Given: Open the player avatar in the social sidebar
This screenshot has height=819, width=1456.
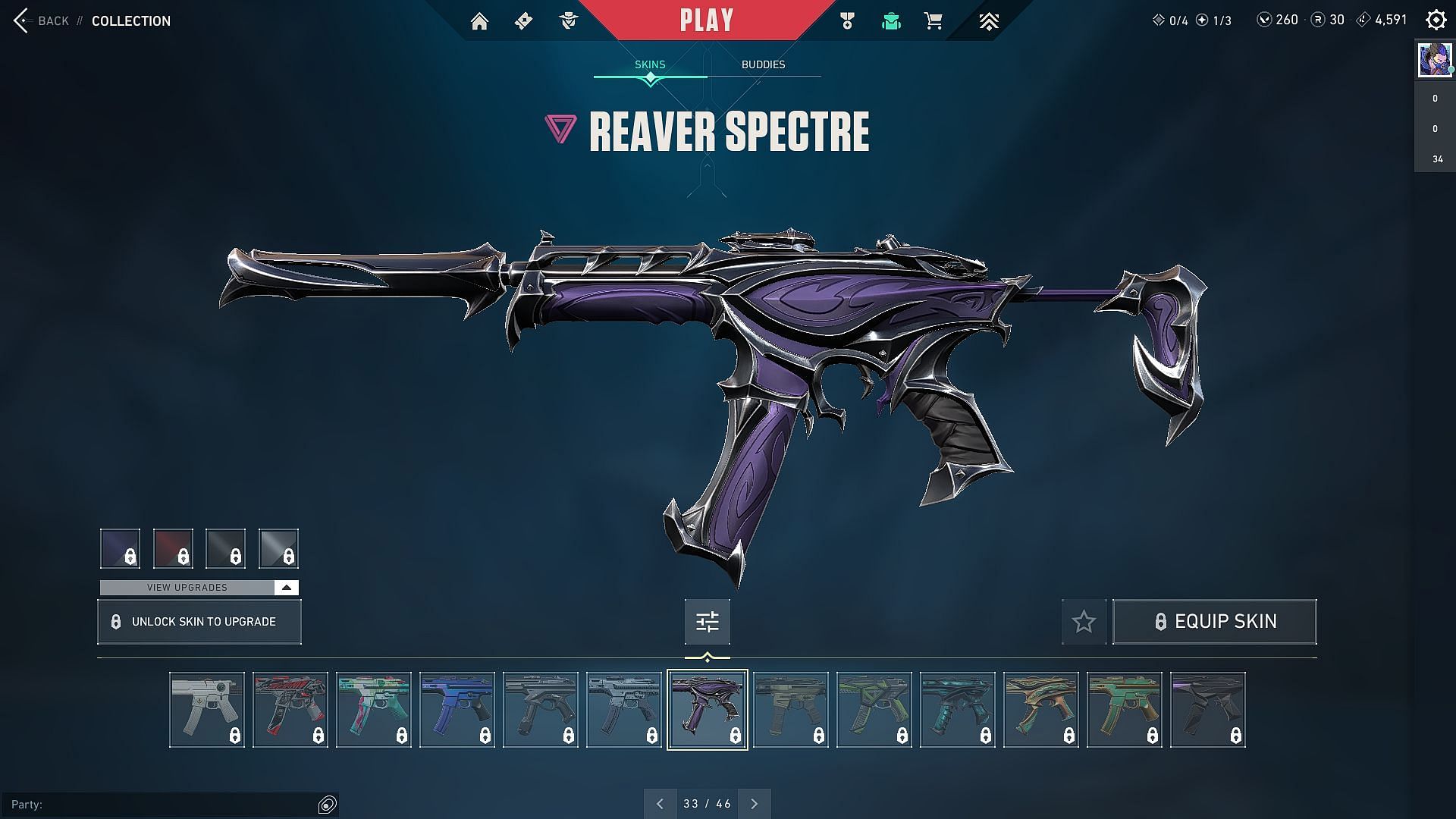Looking at the screenshot, I should tap(1435, 59).
